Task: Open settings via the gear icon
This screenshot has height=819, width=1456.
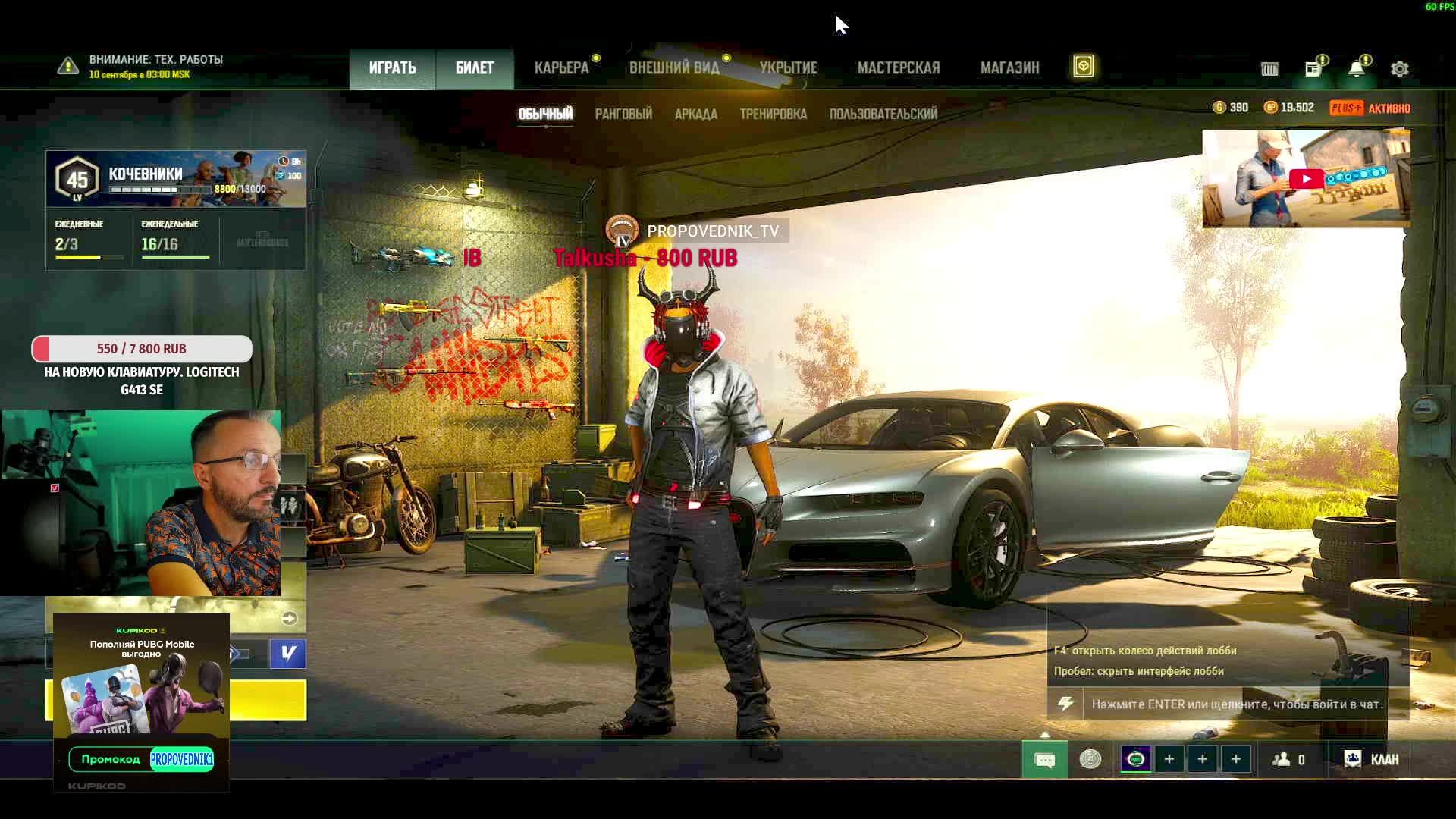Action: 1400,69
